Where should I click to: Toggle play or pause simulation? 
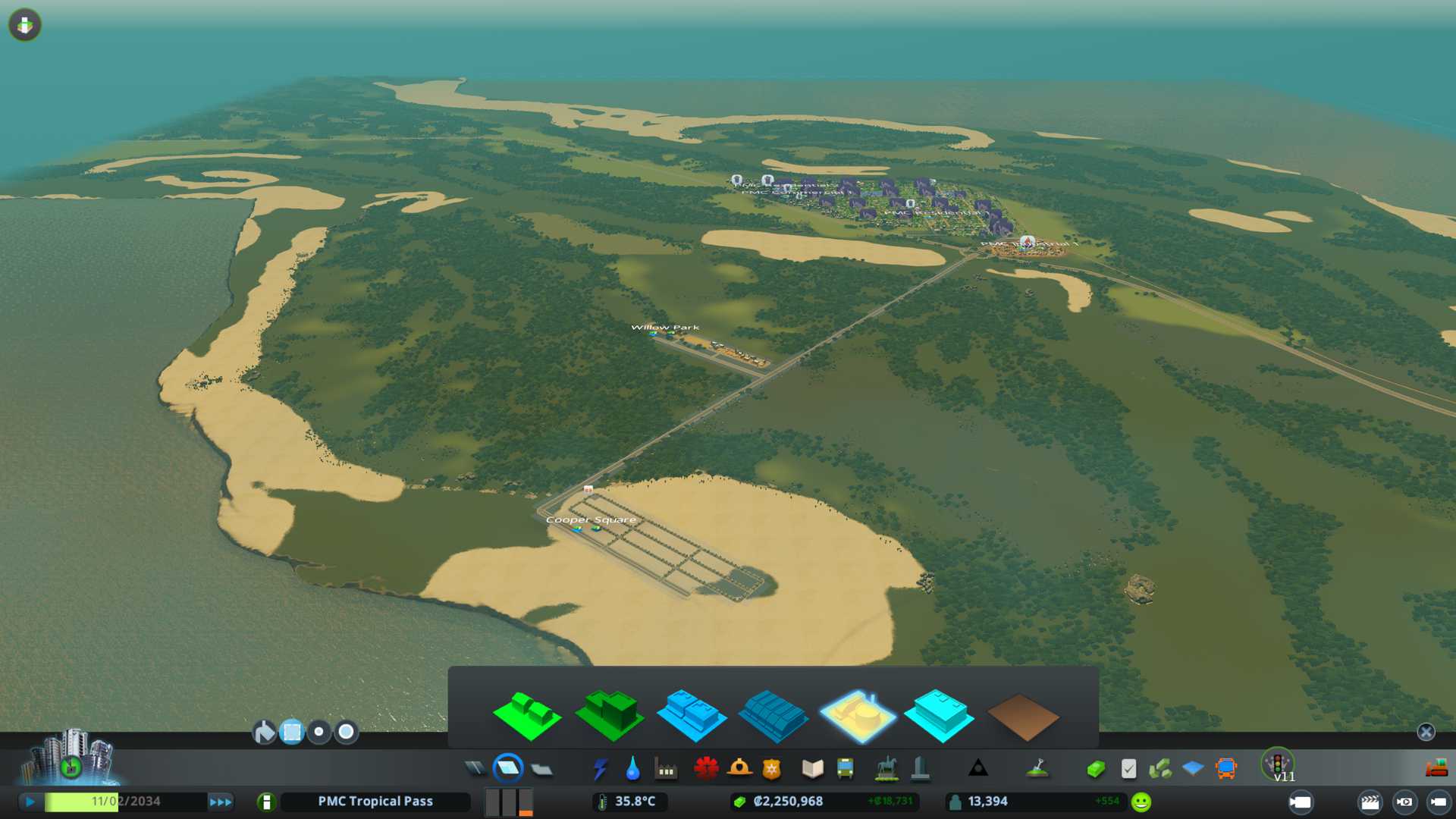click(30, 802)
